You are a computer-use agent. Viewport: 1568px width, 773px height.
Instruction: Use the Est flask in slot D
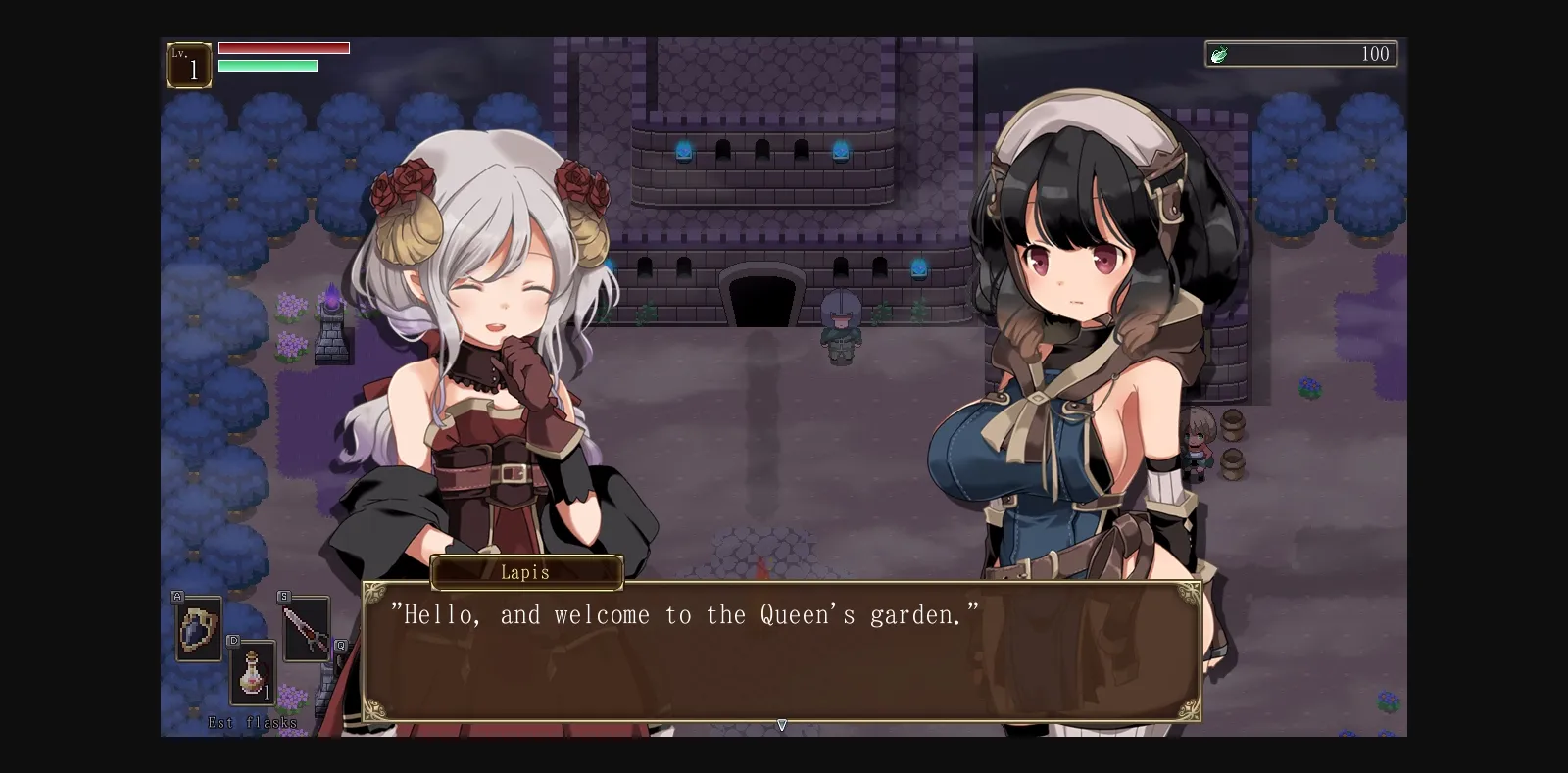click(x=252, y=674)
